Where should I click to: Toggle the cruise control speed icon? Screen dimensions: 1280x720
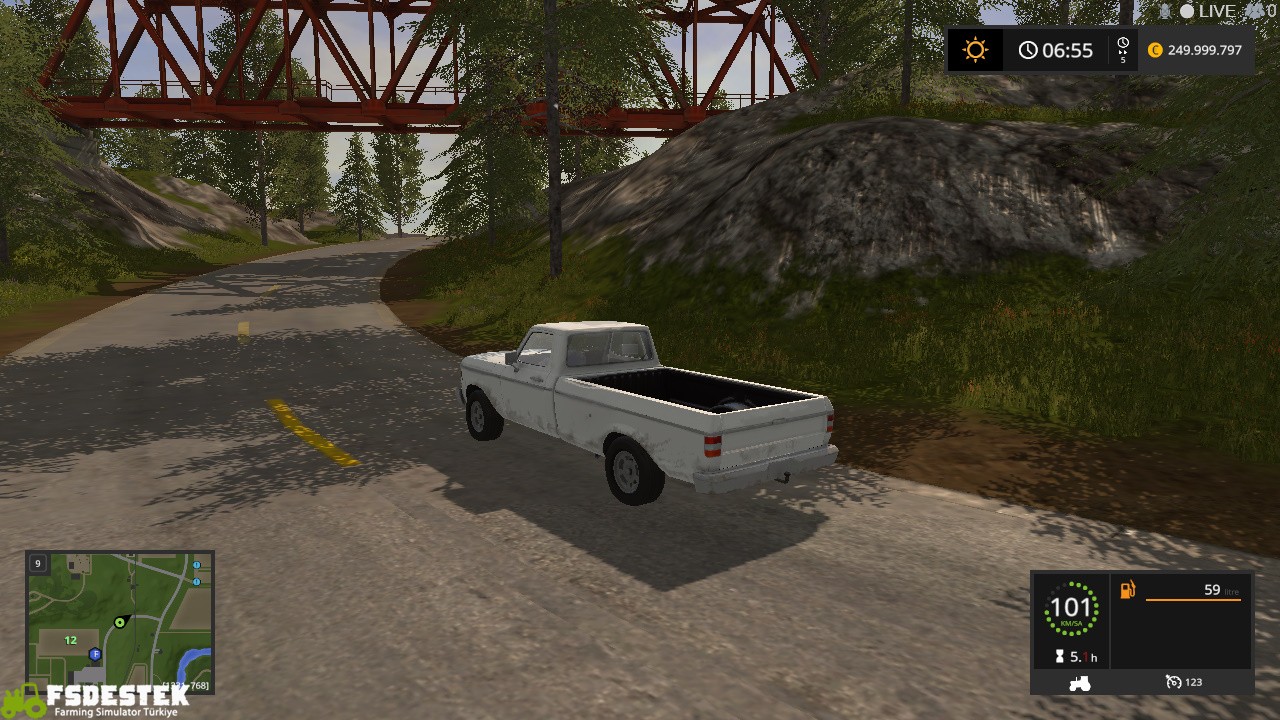tap(1174, 682)
